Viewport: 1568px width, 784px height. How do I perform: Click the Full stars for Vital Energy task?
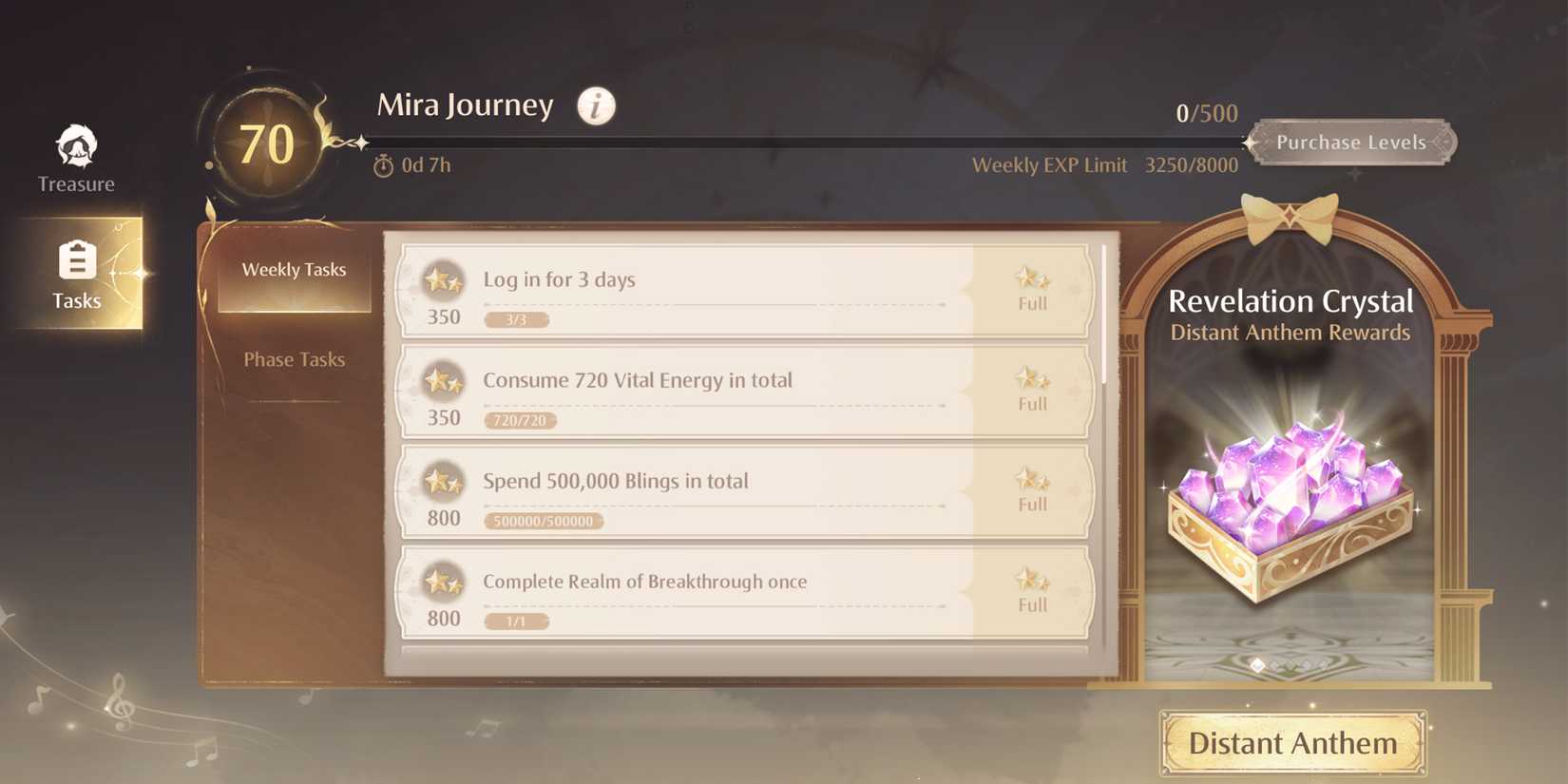click(x=1031, y=378)
